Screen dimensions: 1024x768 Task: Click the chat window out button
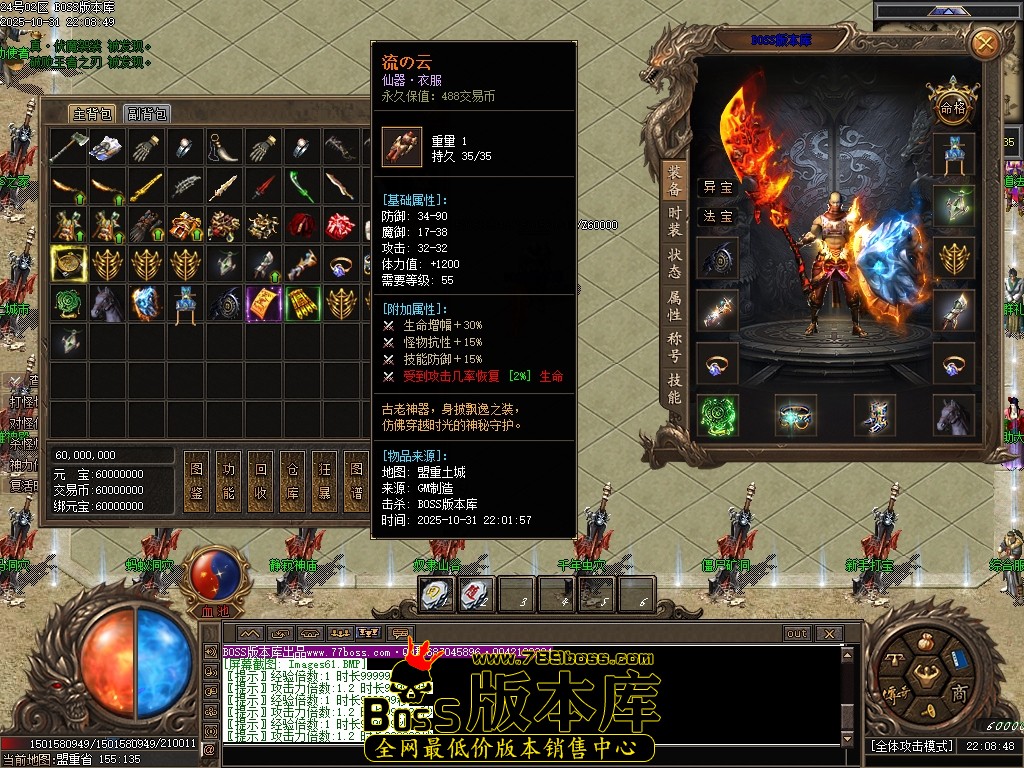pyautogui.click(x=796, y=634)
